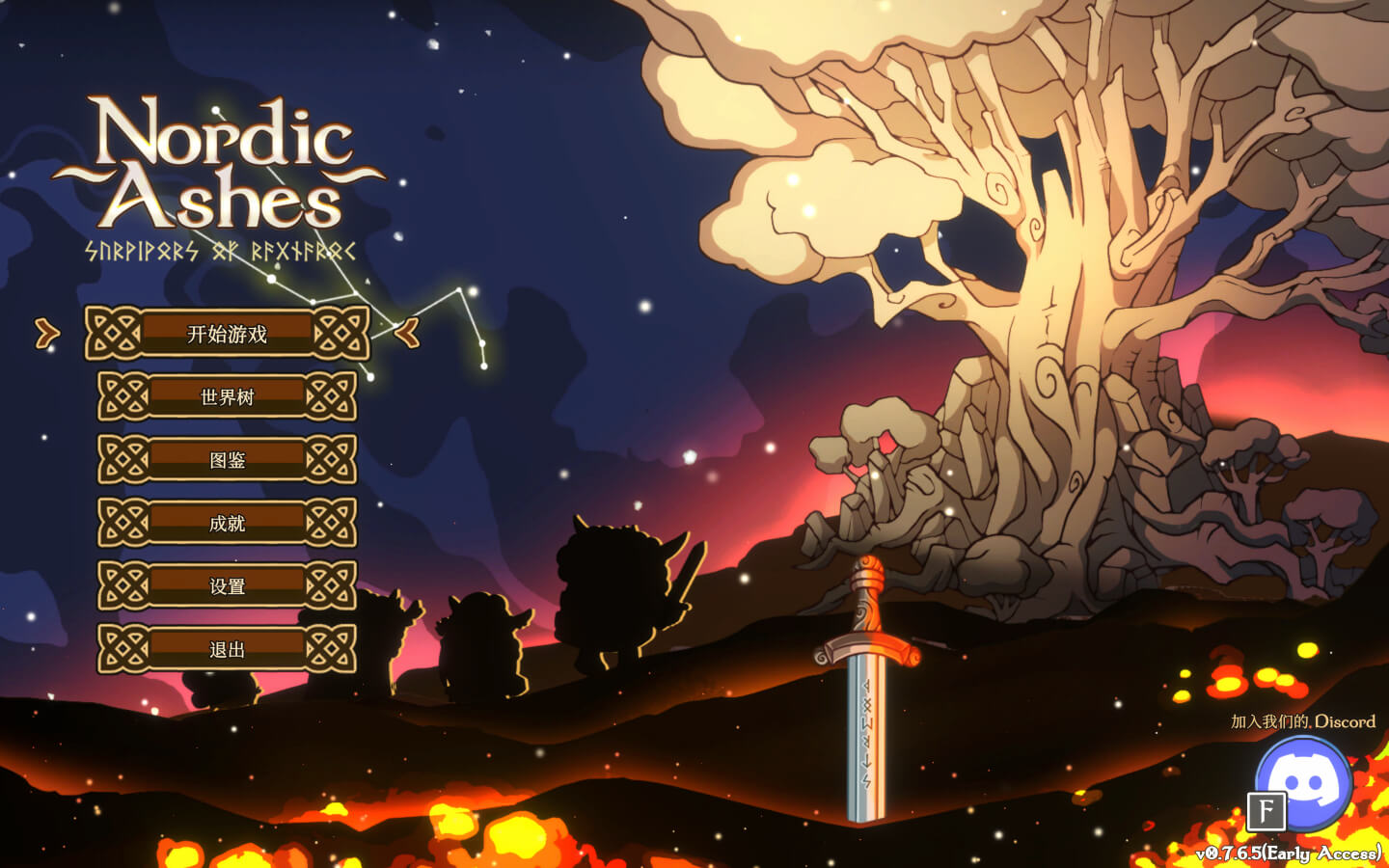Screen dimensions: 1389x868
Task: Click the knot emblem right of the 图鉴 button
Action: coord(332,461)
